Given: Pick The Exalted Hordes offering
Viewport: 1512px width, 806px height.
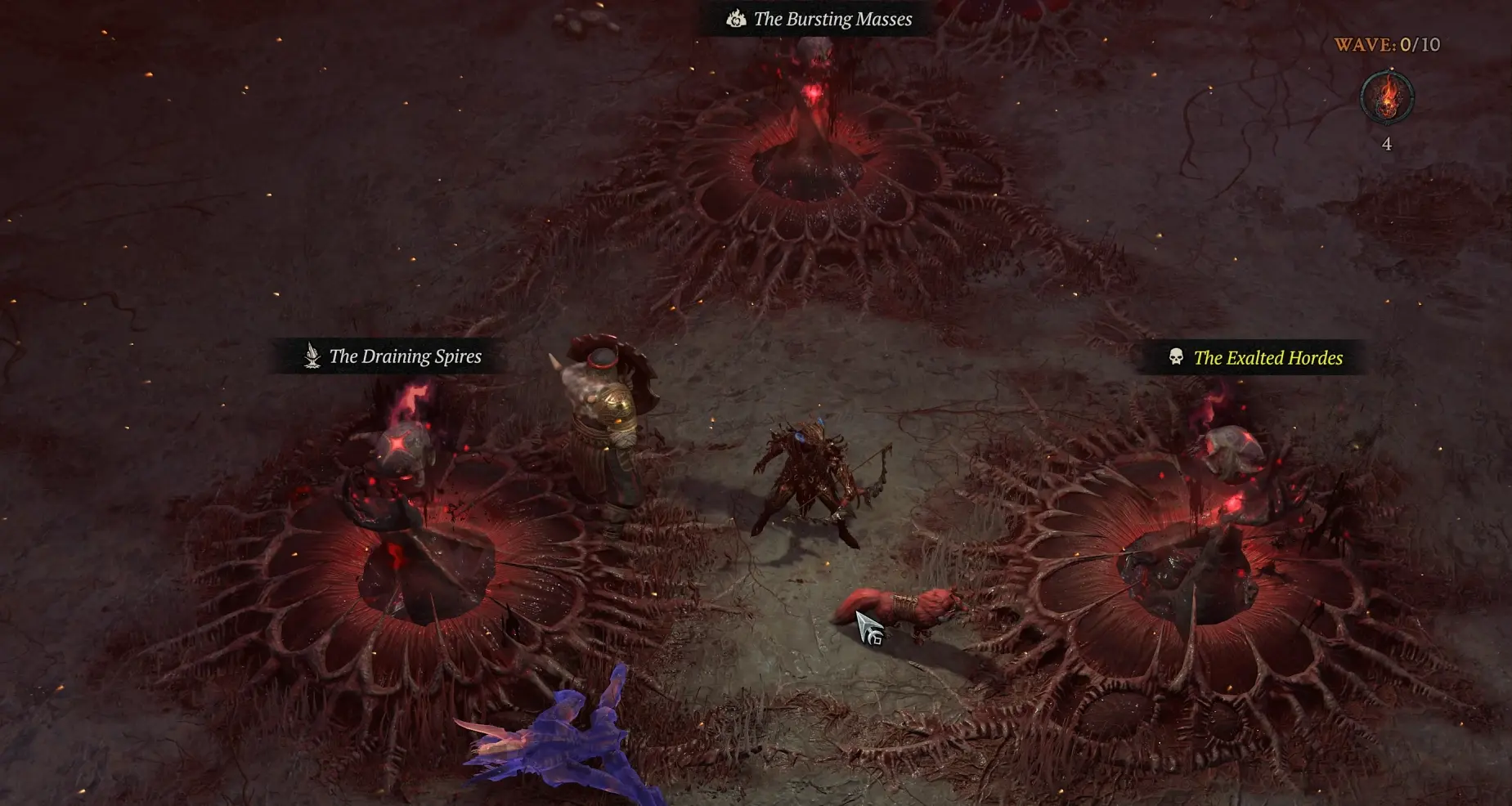Looking at the screenshot, I should [1257, 357].
